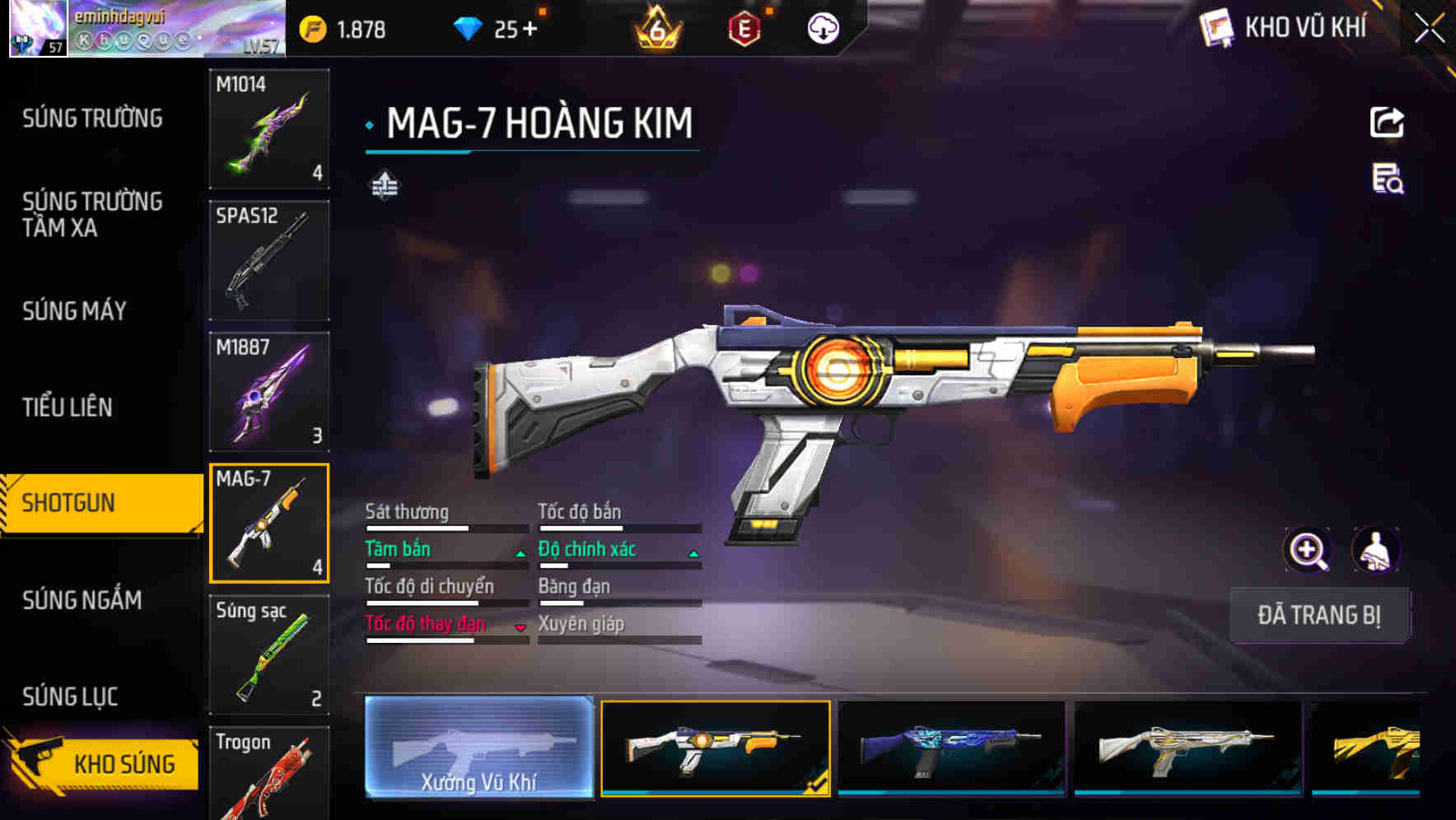Open the Súng Trường Tầm Xa category
This screenshot has width=1456, height=820.
92,214
